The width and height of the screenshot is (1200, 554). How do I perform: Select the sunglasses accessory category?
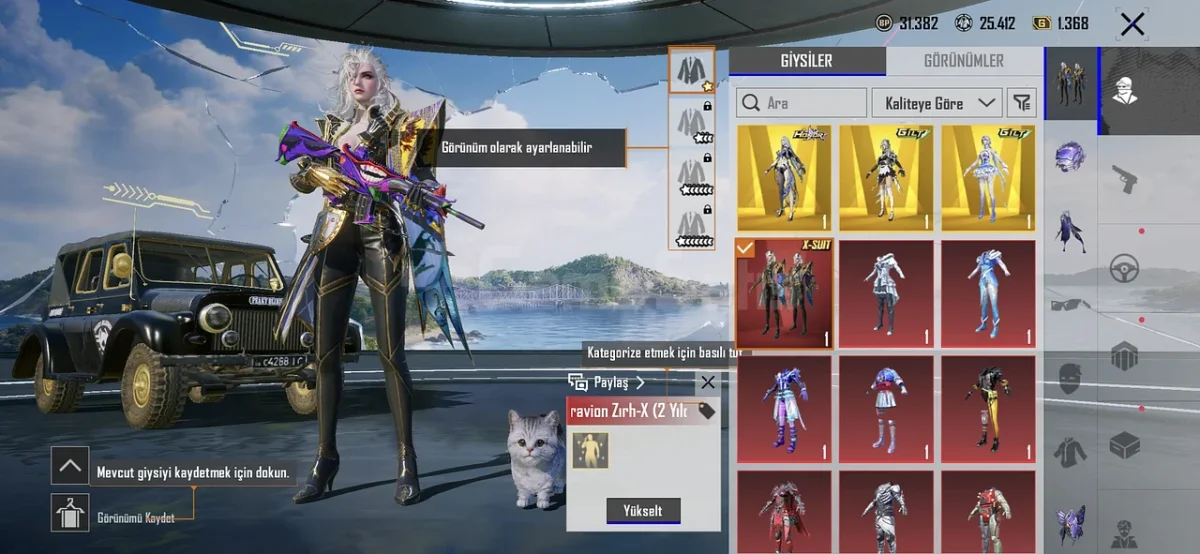pos(1070,304)
